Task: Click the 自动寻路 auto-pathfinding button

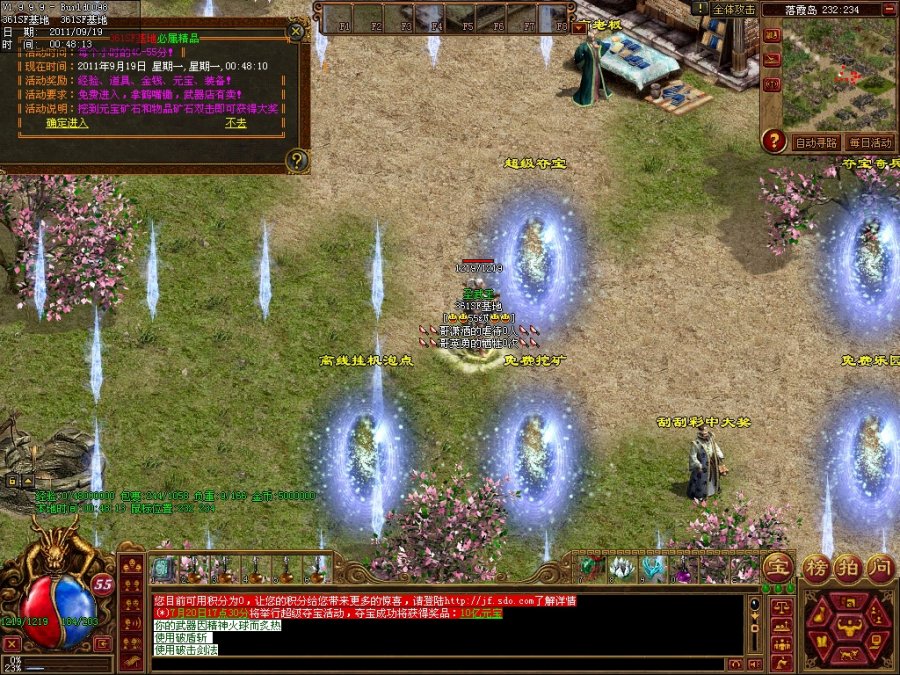Action: click(x=815, y=142)
